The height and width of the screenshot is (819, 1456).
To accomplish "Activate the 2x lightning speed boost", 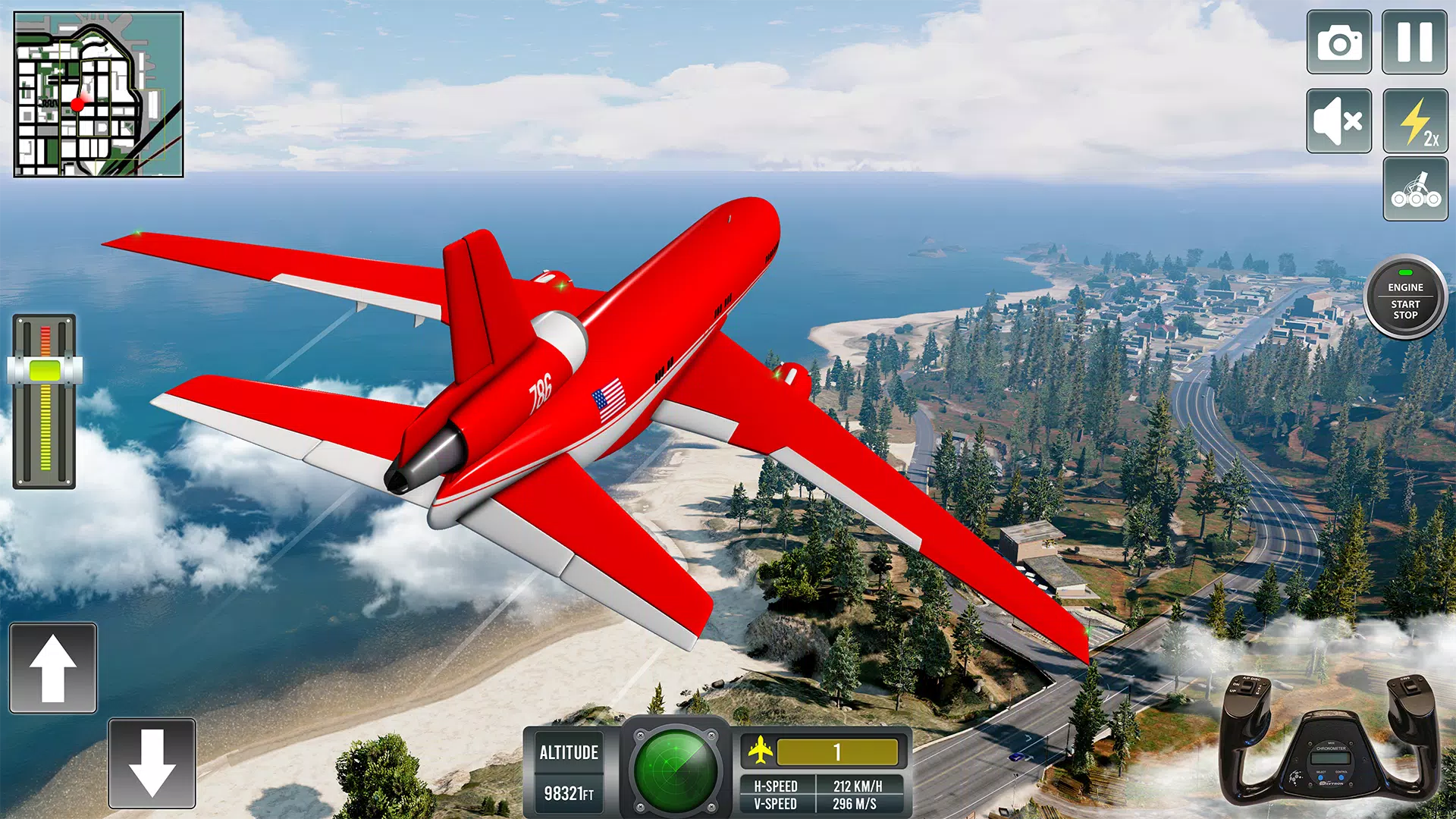I will coord(1415,121).
